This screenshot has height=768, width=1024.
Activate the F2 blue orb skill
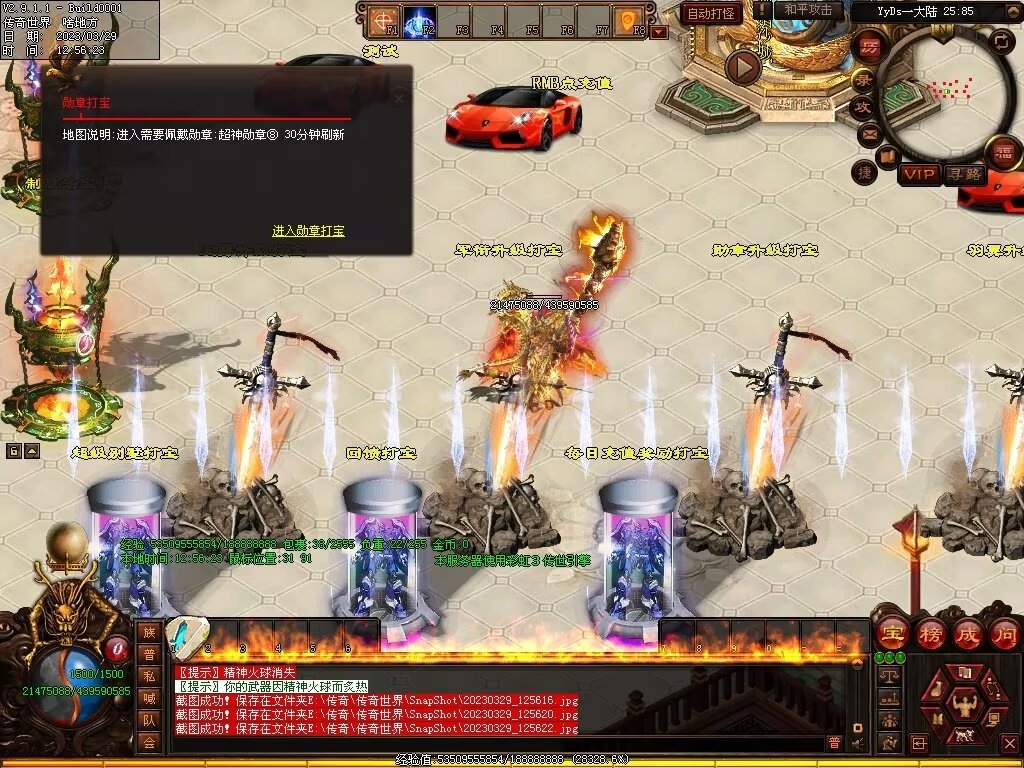tap(418, 20)
